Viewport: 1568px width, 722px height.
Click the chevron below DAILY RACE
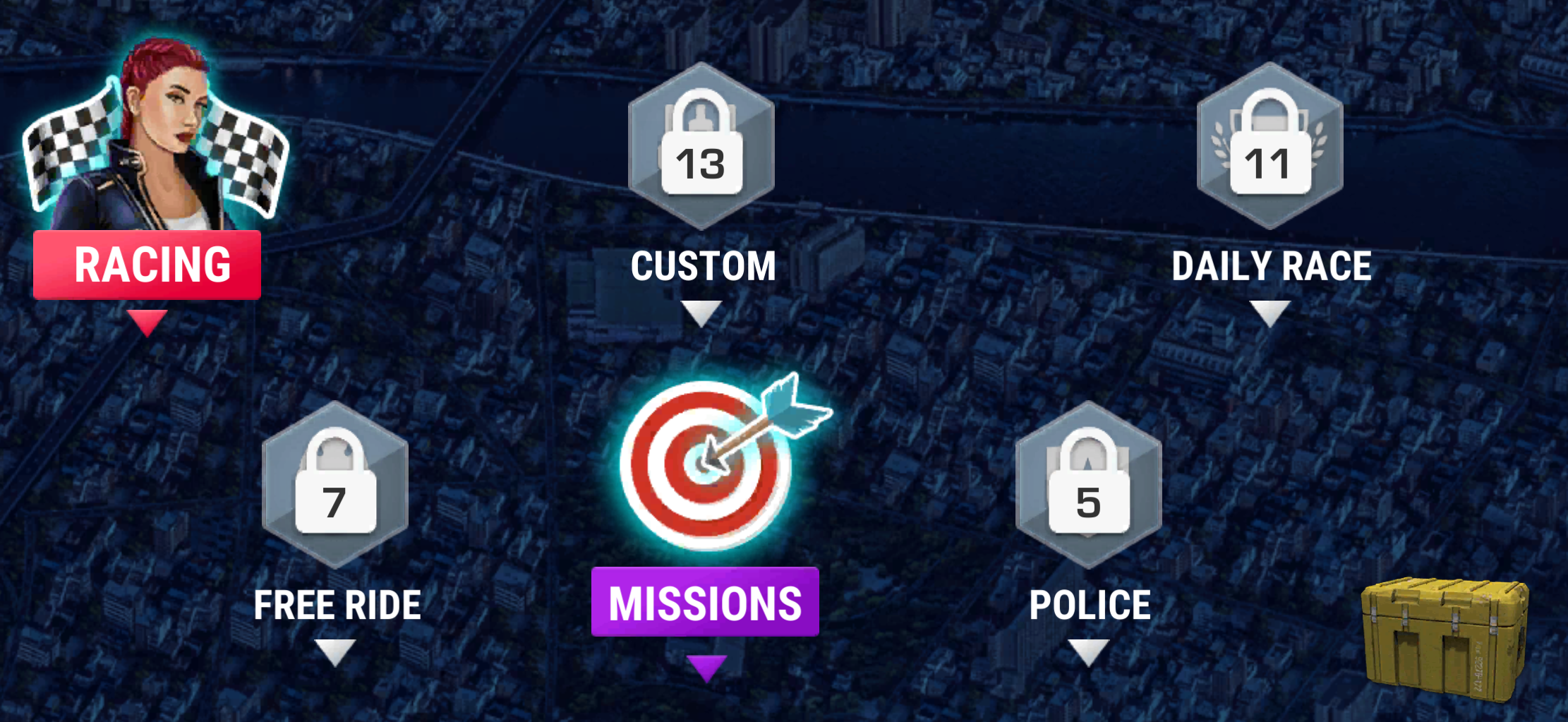pos(1270,311)
